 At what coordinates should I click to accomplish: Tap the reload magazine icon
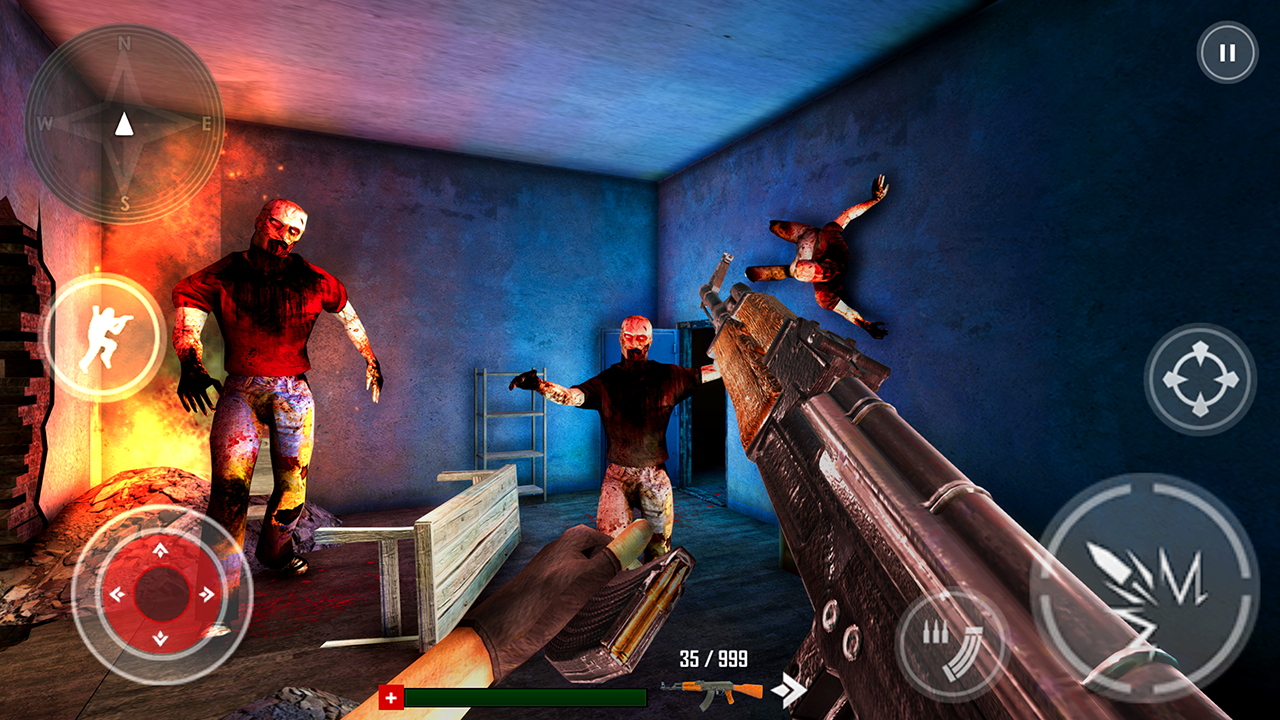pos(953,640)
